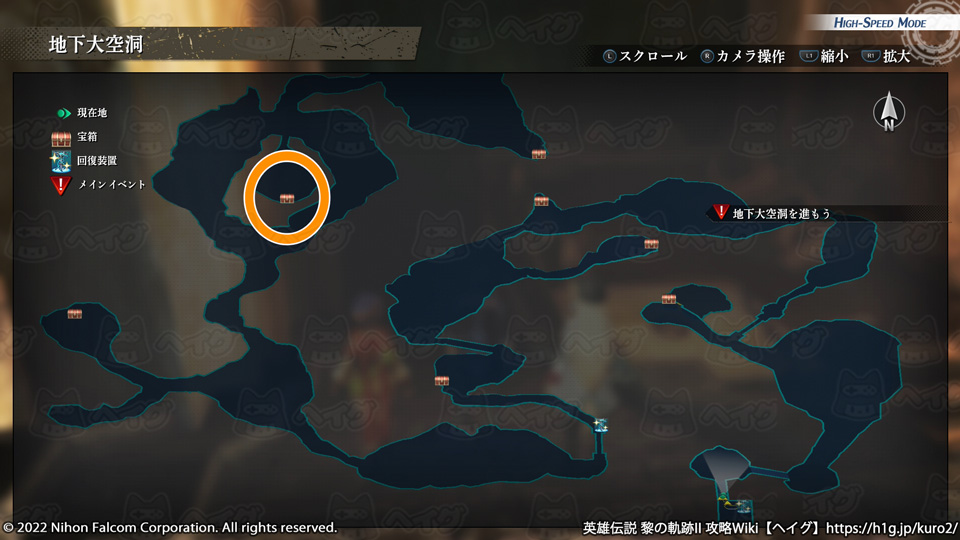960x540 pixels.
Task: Toggle the High-Speed Mode indicator
Action: pyautogui.click(x=880, y=23)
